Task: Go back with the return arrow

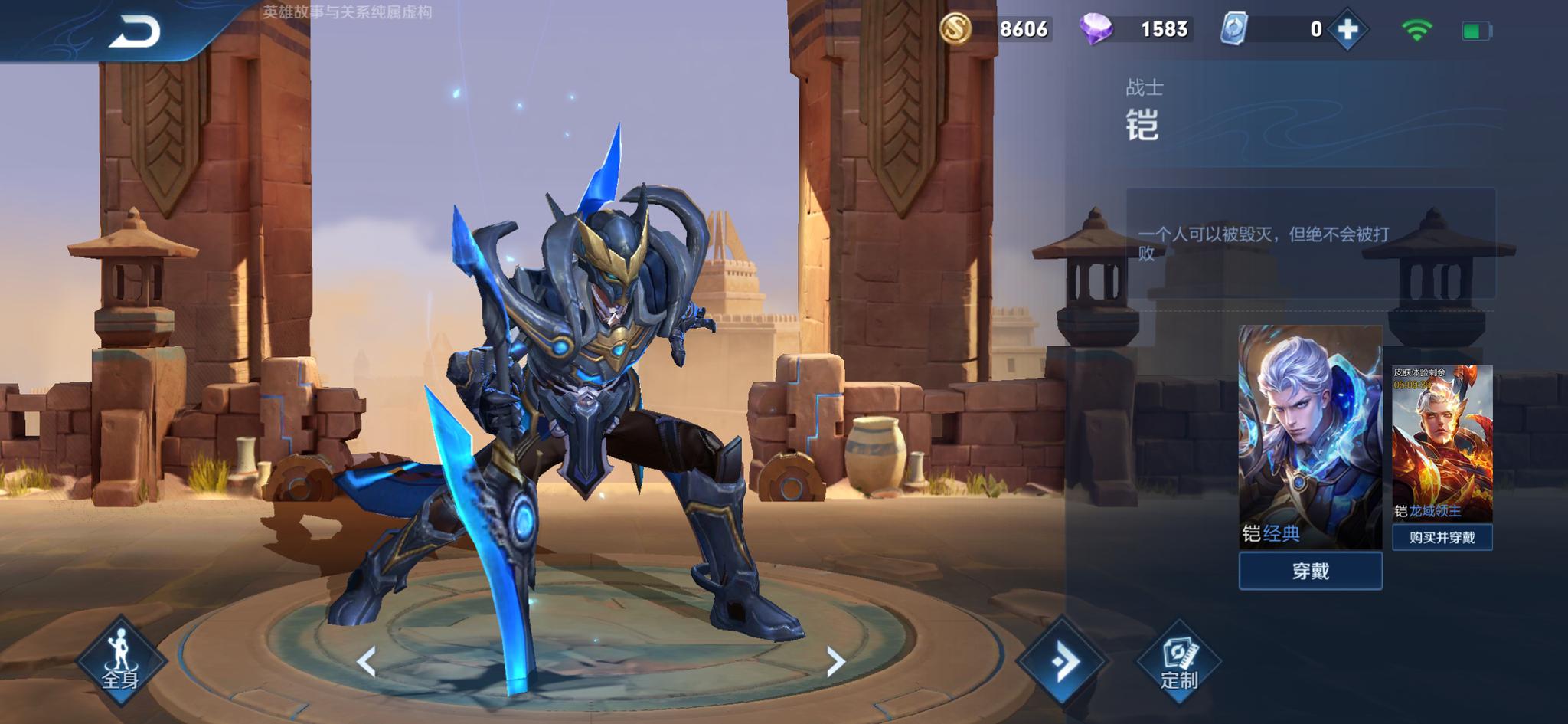Action: click(x=135, y=32)
